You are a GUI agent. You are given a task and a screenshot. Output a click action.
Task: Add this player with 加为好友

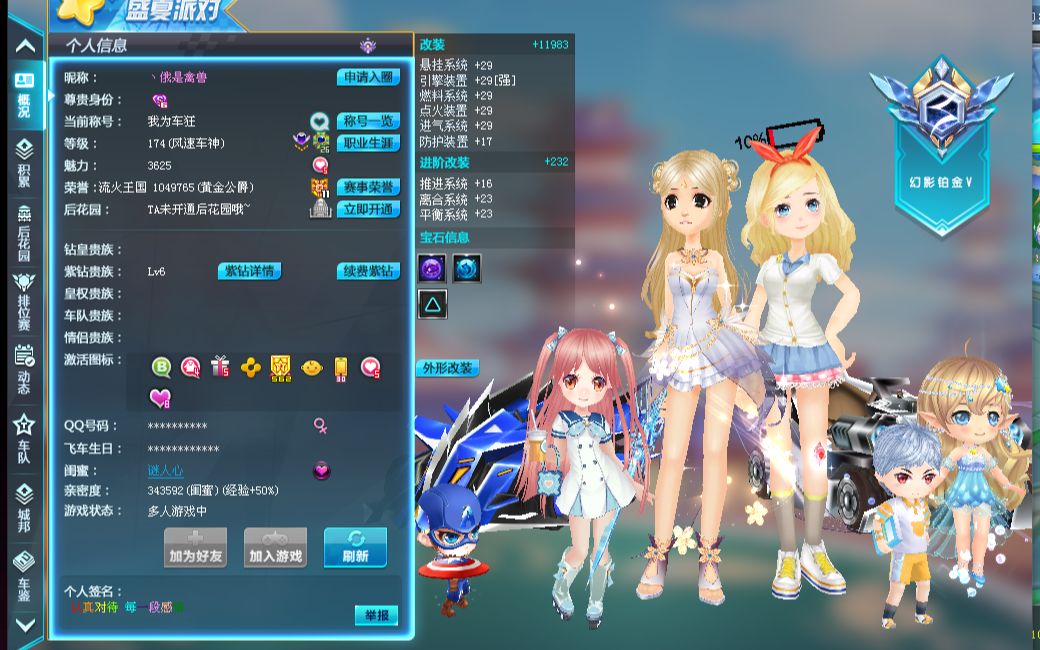195,548
